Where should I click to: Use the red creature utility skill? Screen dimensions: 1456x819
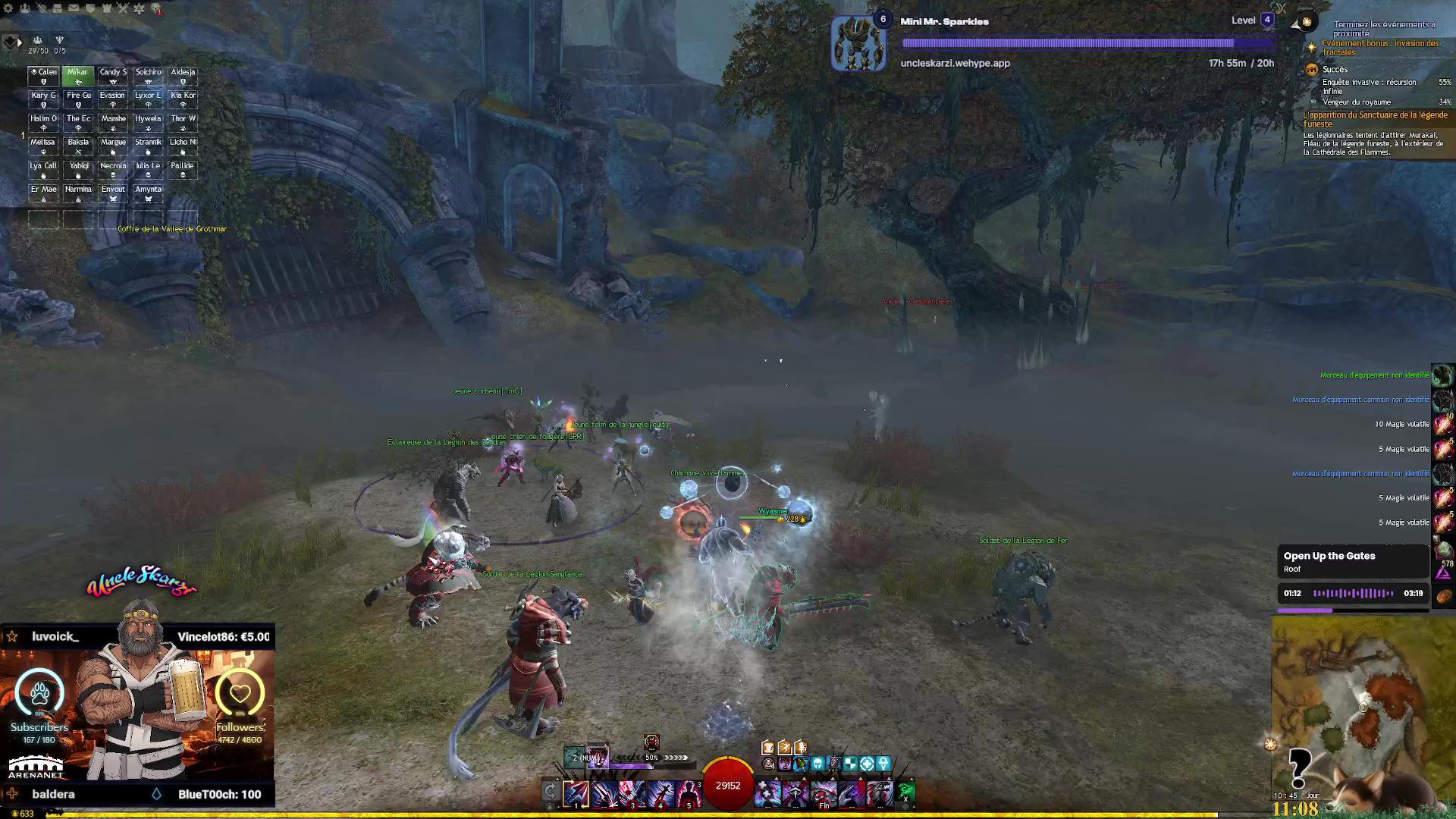pos(823,793)
